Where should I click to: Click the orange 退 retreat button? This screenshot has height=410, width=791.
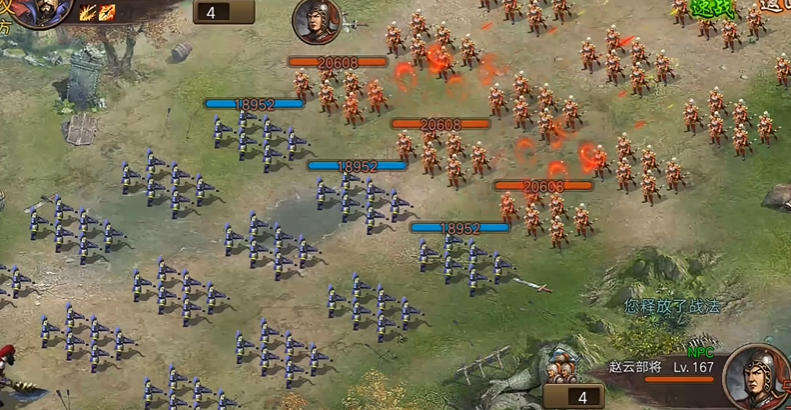pos(775,5)
